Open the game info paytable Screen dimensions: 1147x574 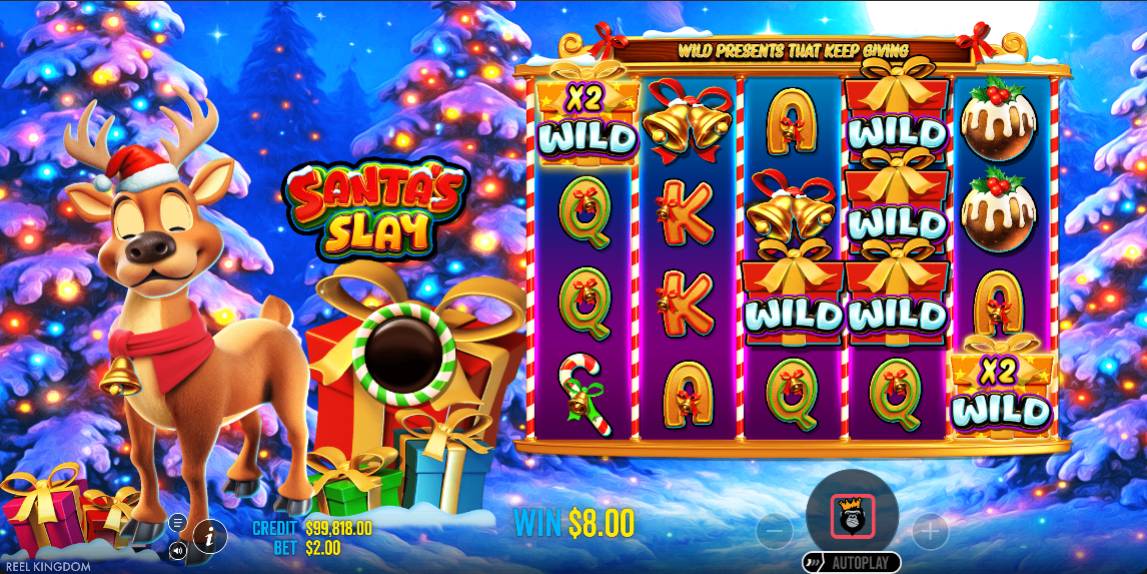point(209,537)
